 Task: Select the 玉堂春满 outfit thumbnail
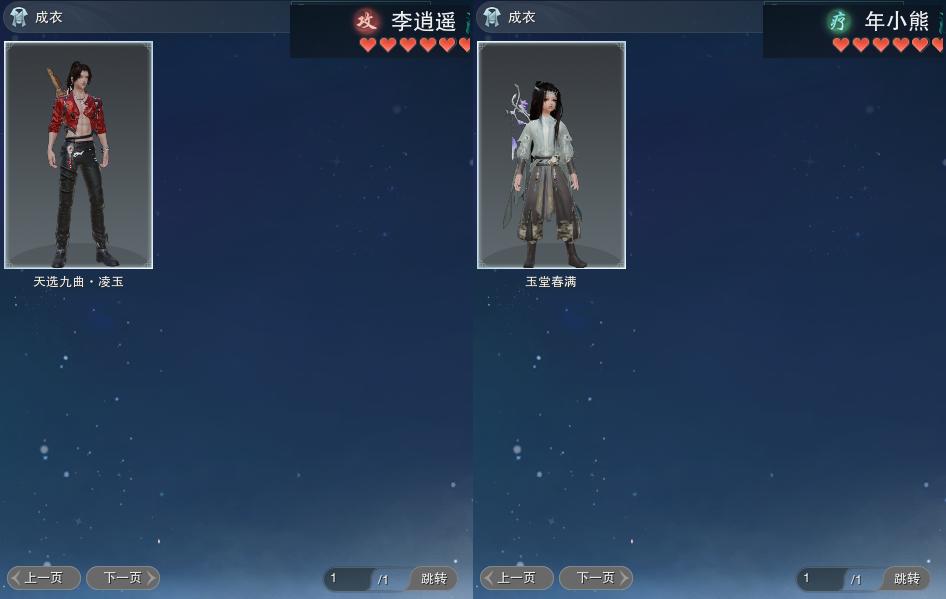click(x=551, y=155)
